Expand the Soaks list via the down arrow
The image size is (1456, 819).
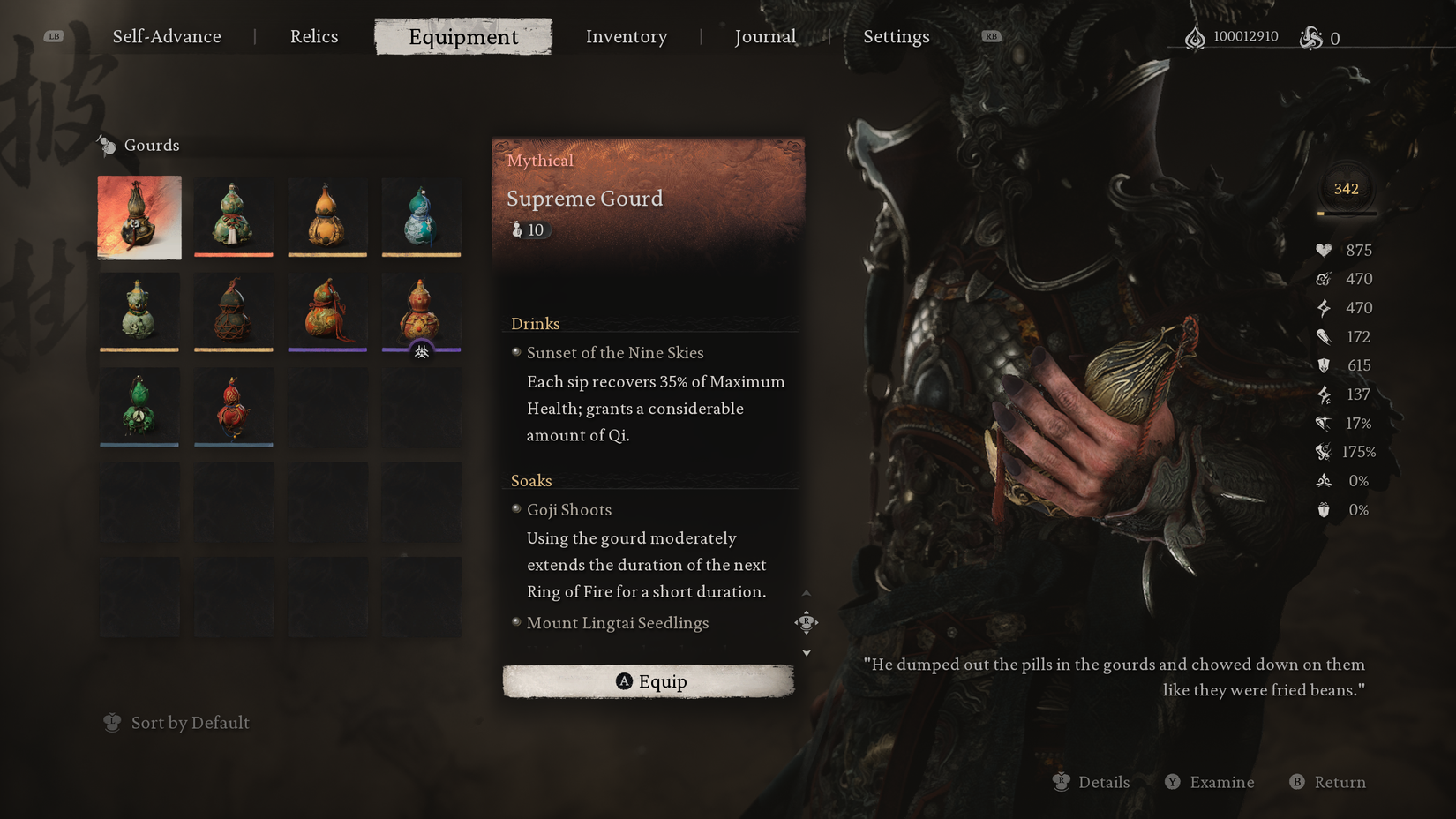pyautogui.click(x=806, y=652)
